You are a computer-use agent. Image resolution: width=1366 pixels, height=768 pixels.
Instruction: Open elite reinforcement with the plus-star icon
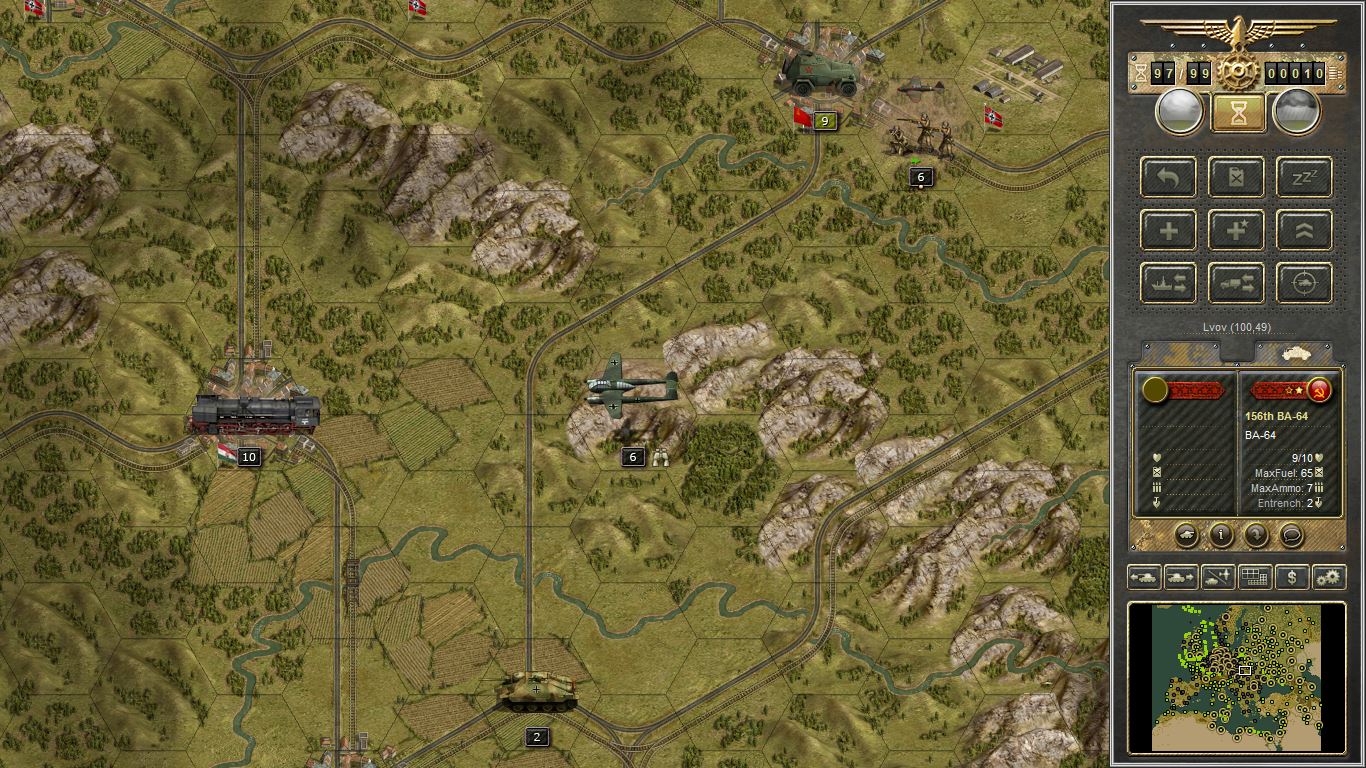1236,229
